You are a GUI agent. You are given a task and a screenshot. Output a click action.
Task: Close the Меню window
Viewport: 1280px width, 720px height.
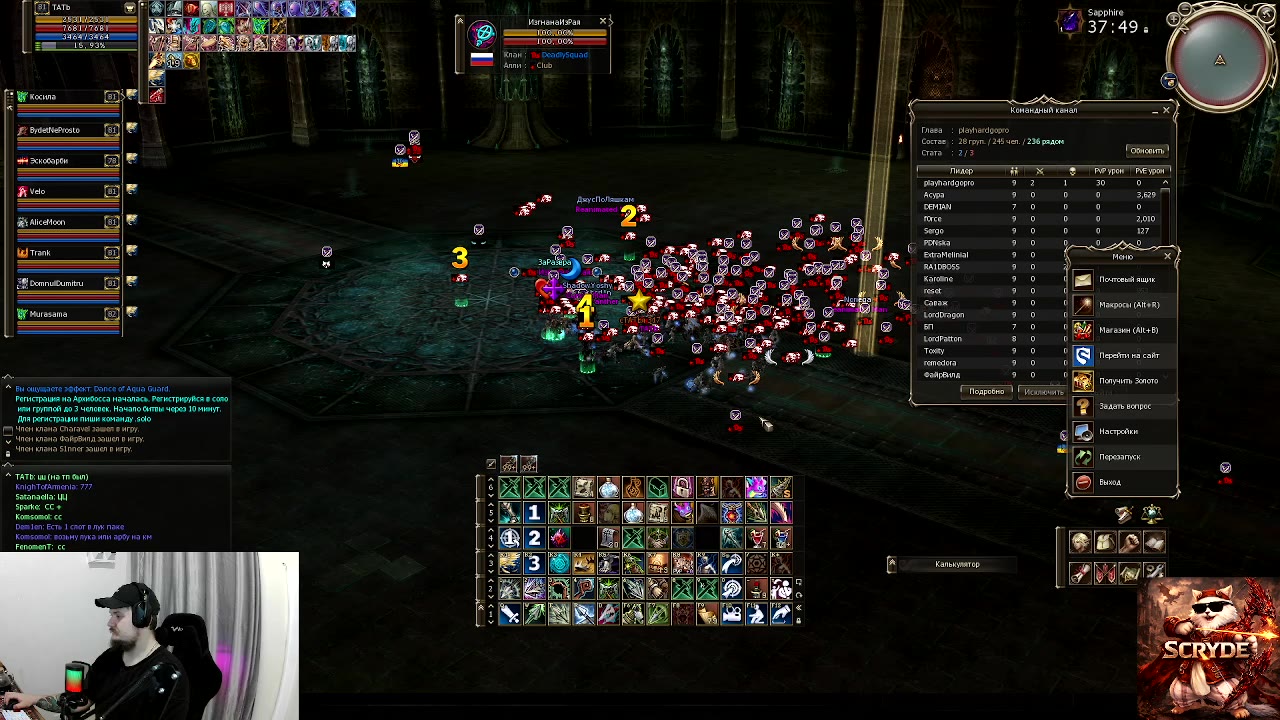[1167, 257]
